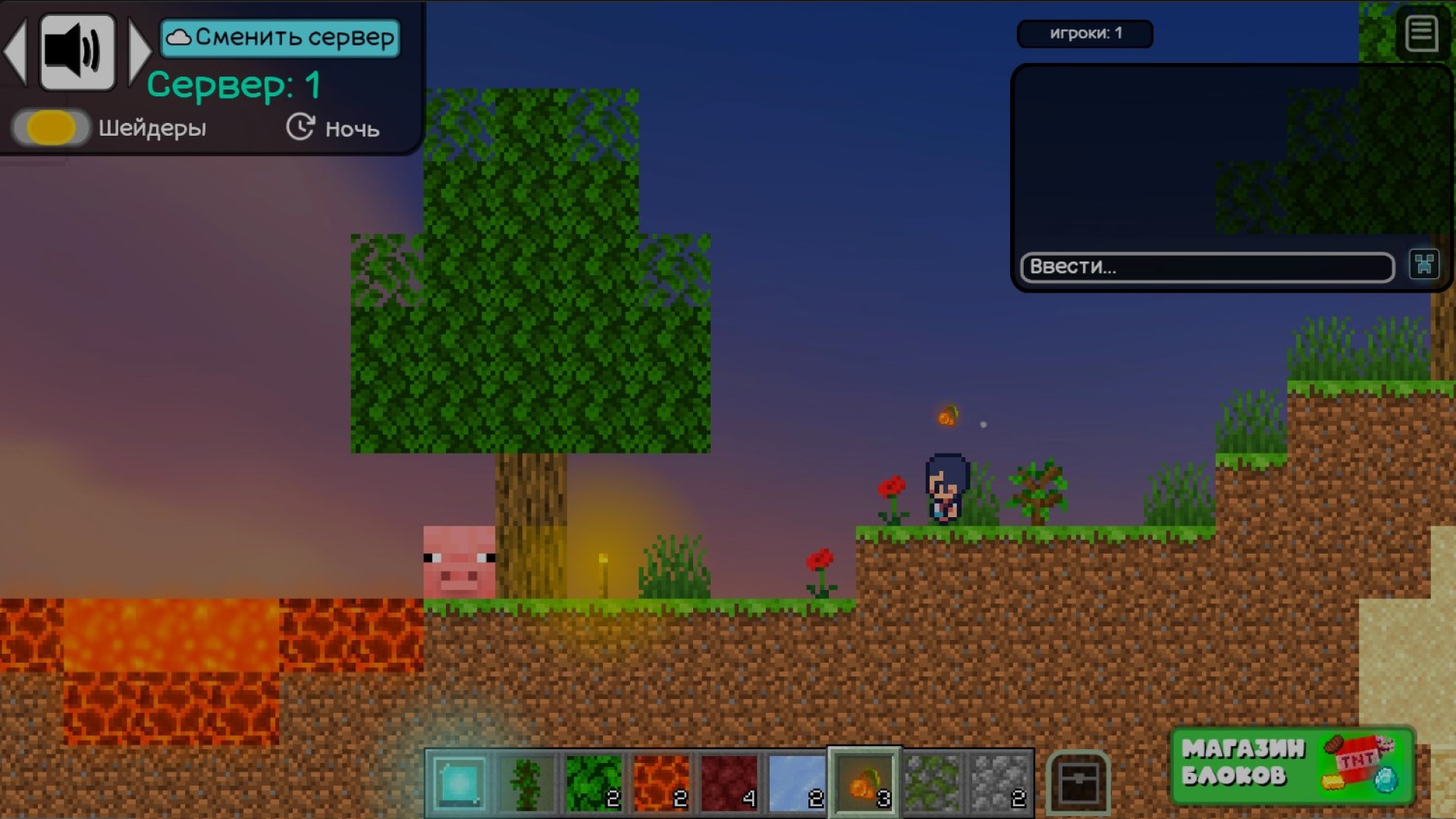This screenshot has height=819, width=1456.
Task: Expand the игроки: 1 player list
Action: click(1086, 33)
